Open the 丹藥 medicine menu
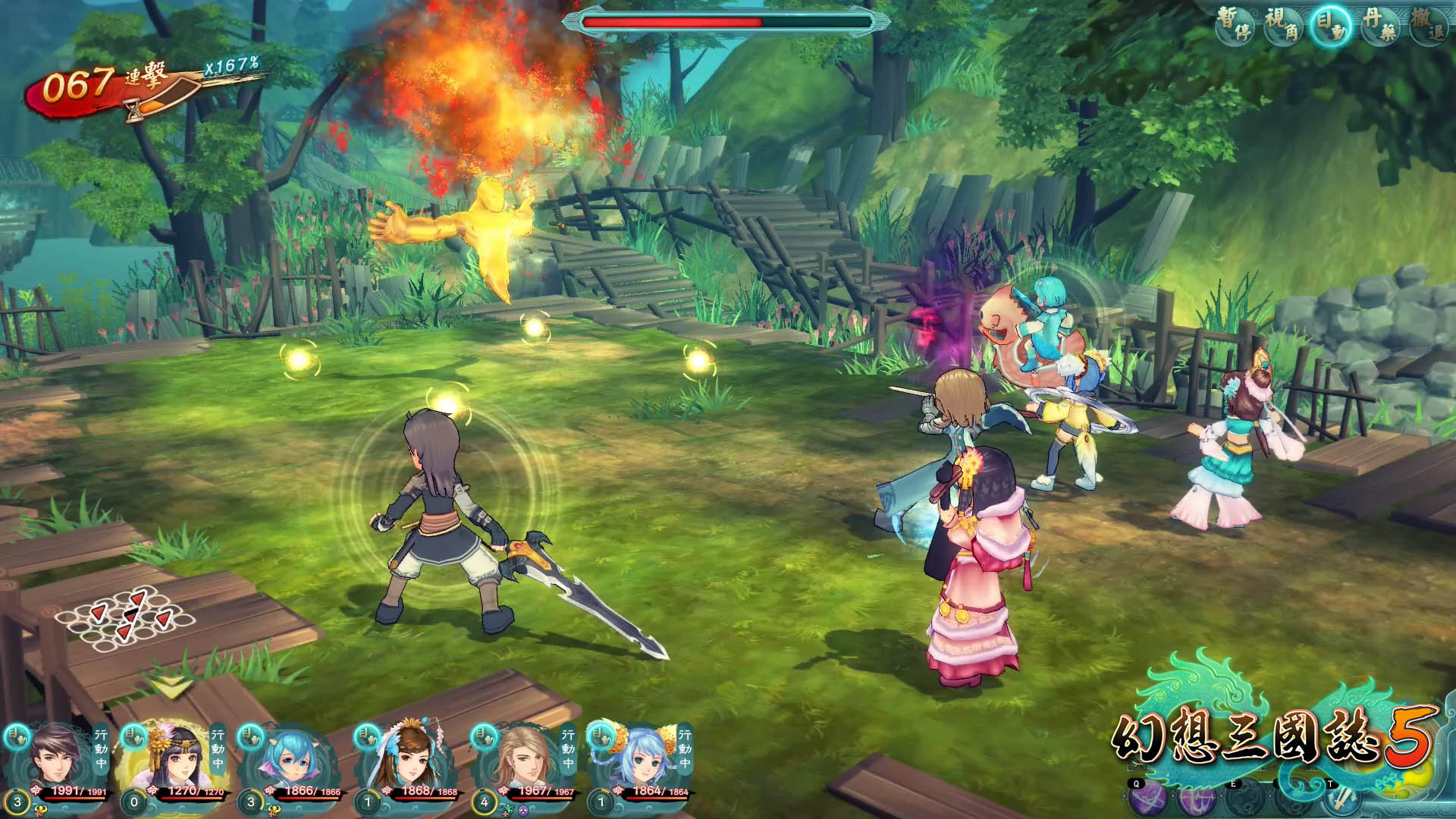The image size is (1456, 819). point(1380,24)
